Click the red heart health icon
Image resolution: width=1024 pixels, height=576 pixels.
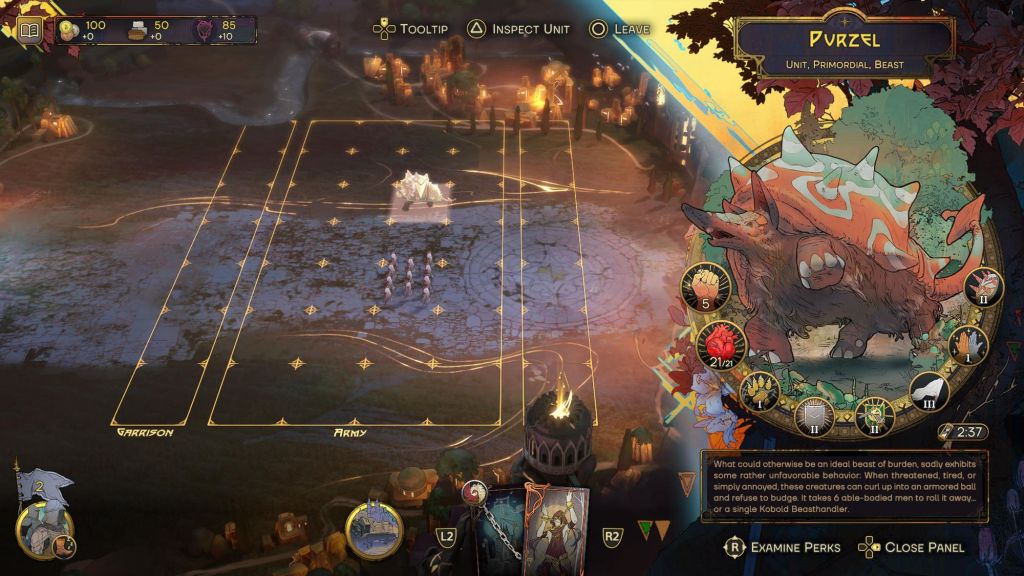pyautogui.click(x=719, y=346)
